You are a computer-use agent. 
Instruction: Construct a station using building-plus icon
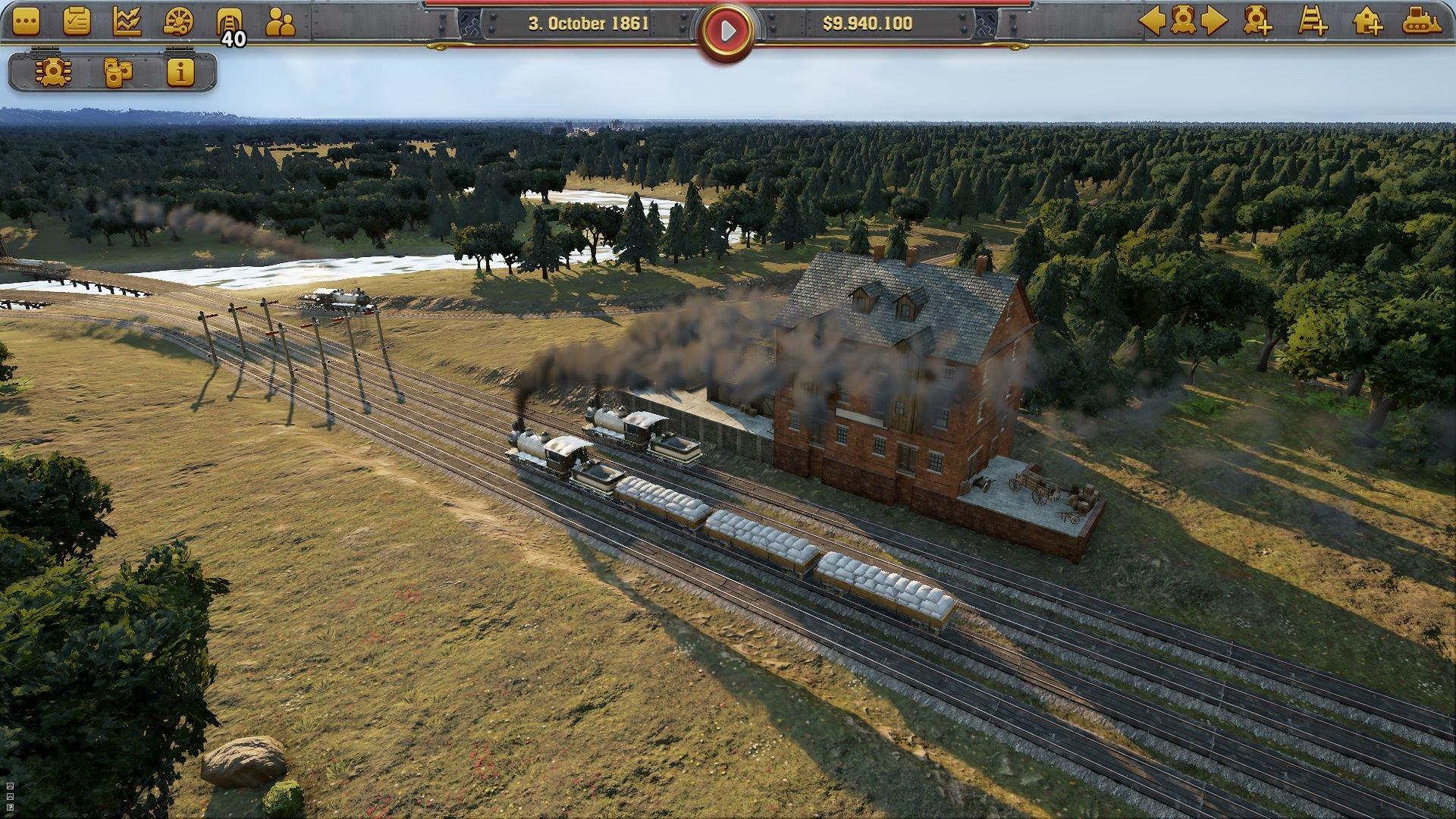point(1369,21)
